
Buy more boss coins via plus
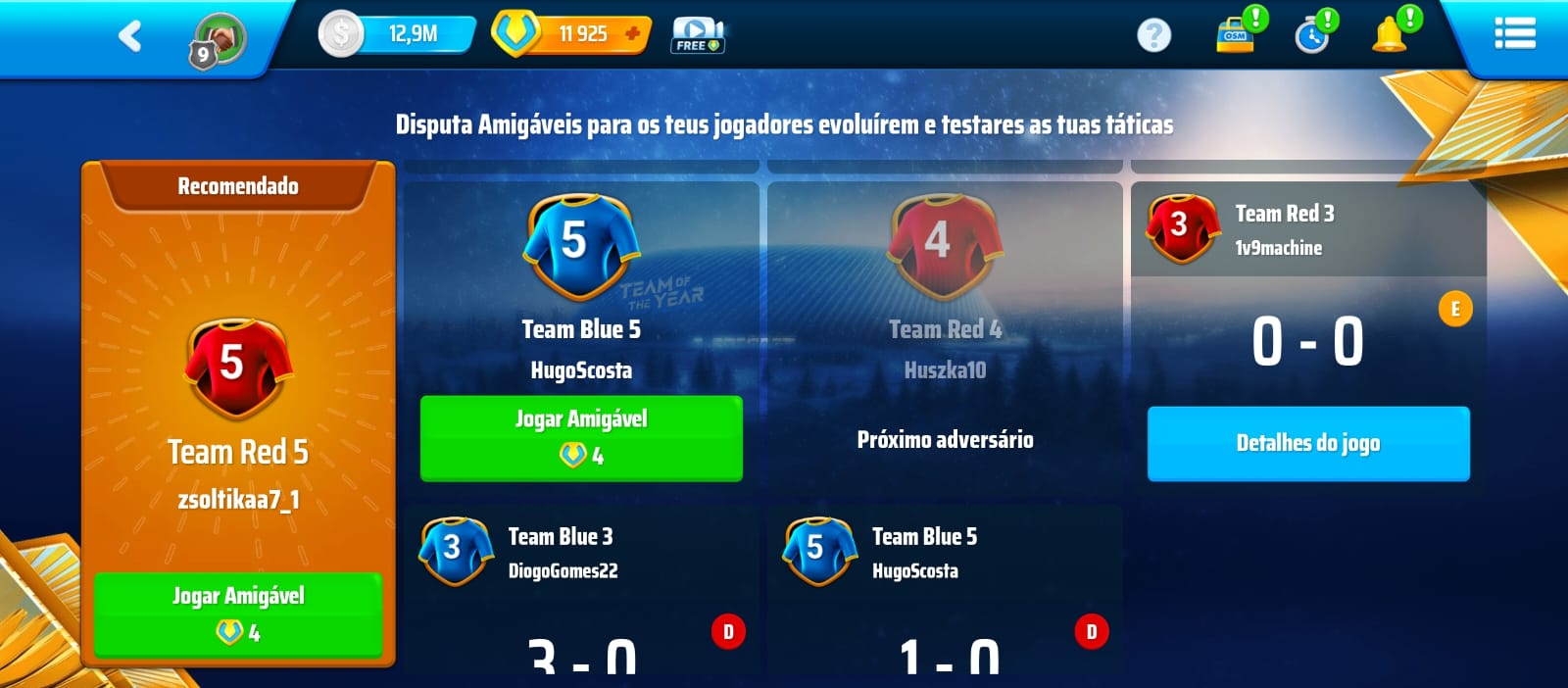coord(633,34)
